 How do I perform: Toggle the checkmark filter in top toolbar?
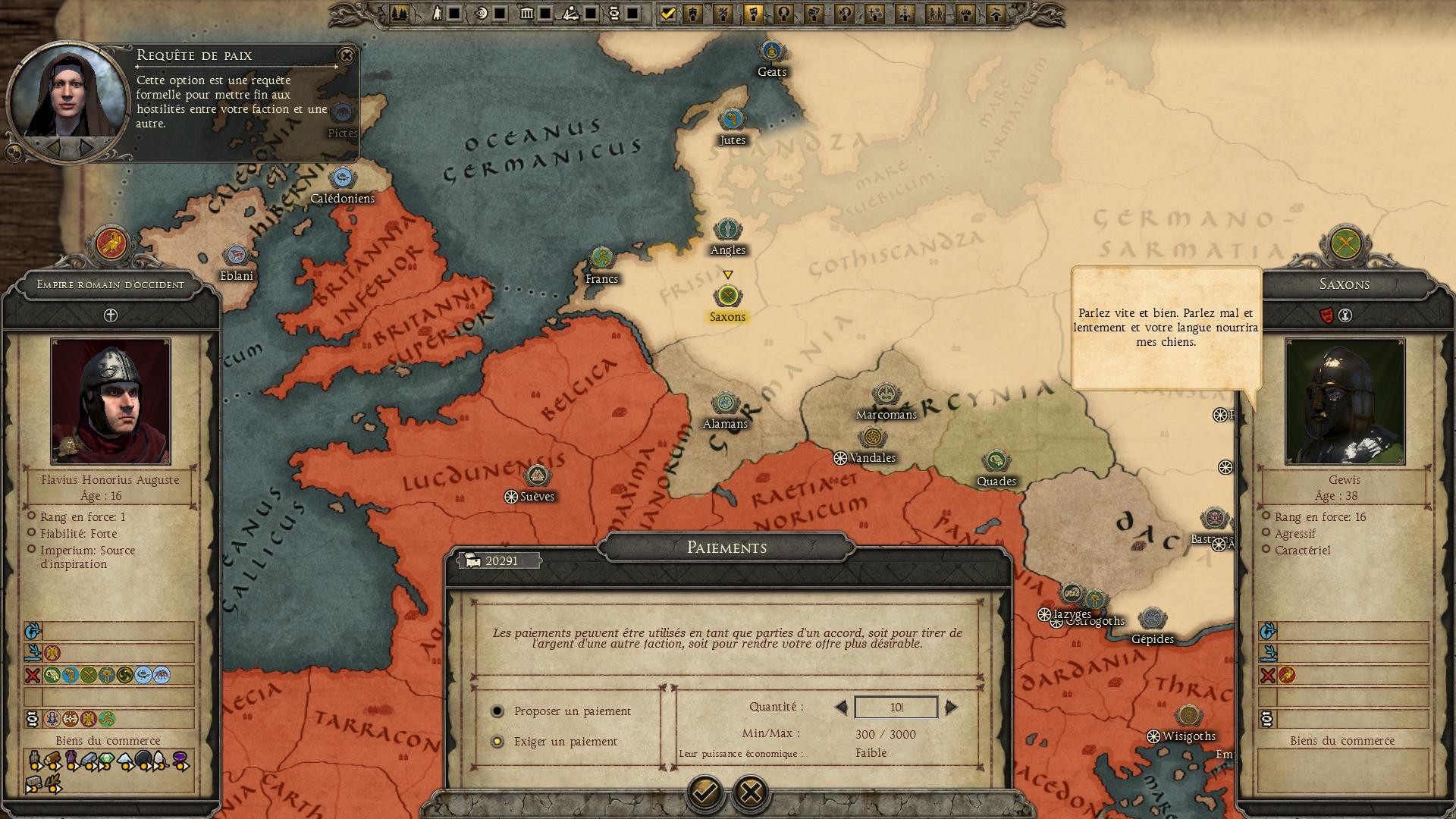(667, 14)
